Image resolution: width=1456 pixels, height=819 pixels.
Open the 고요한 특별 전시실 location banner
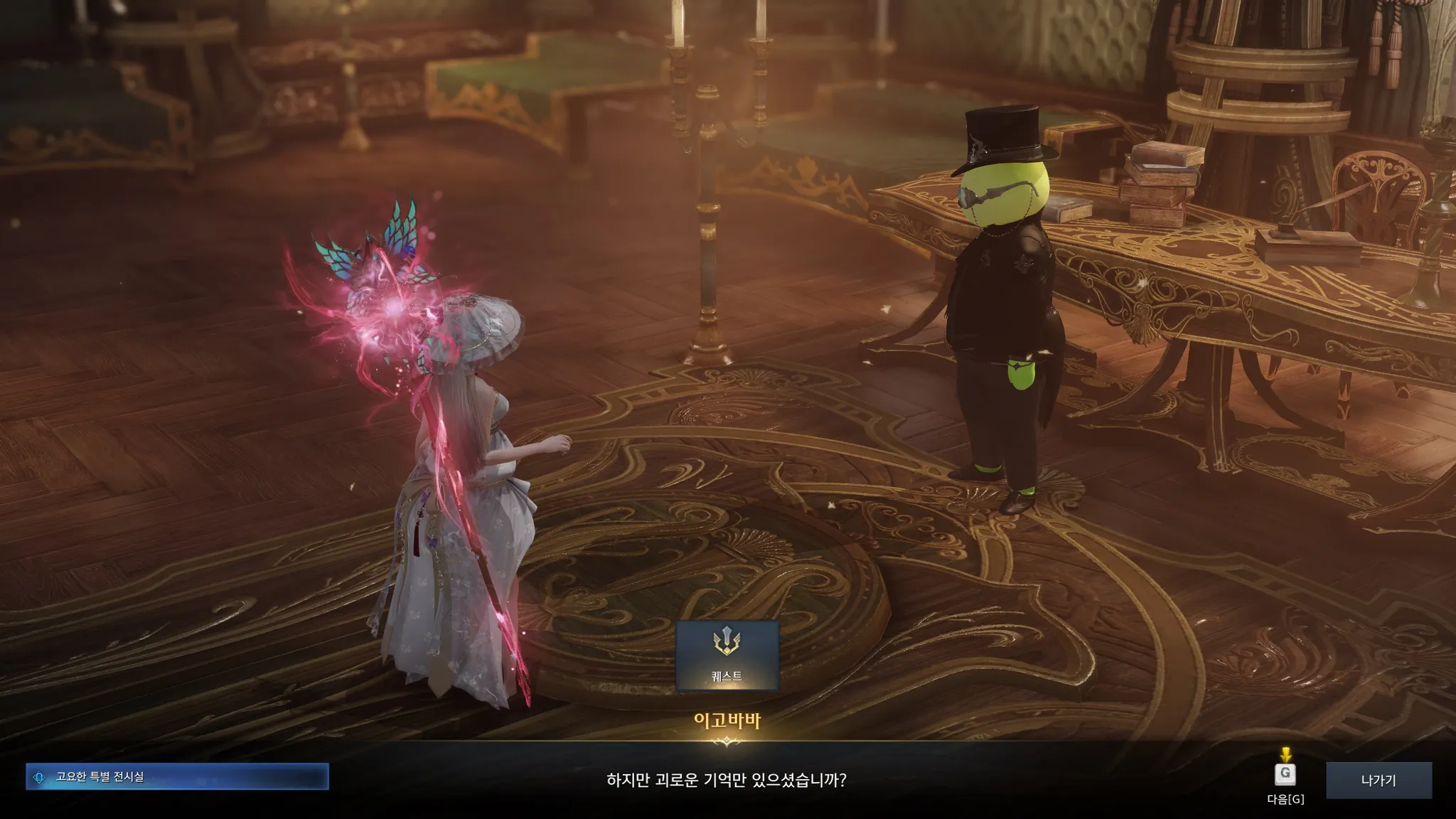[177, 776]
